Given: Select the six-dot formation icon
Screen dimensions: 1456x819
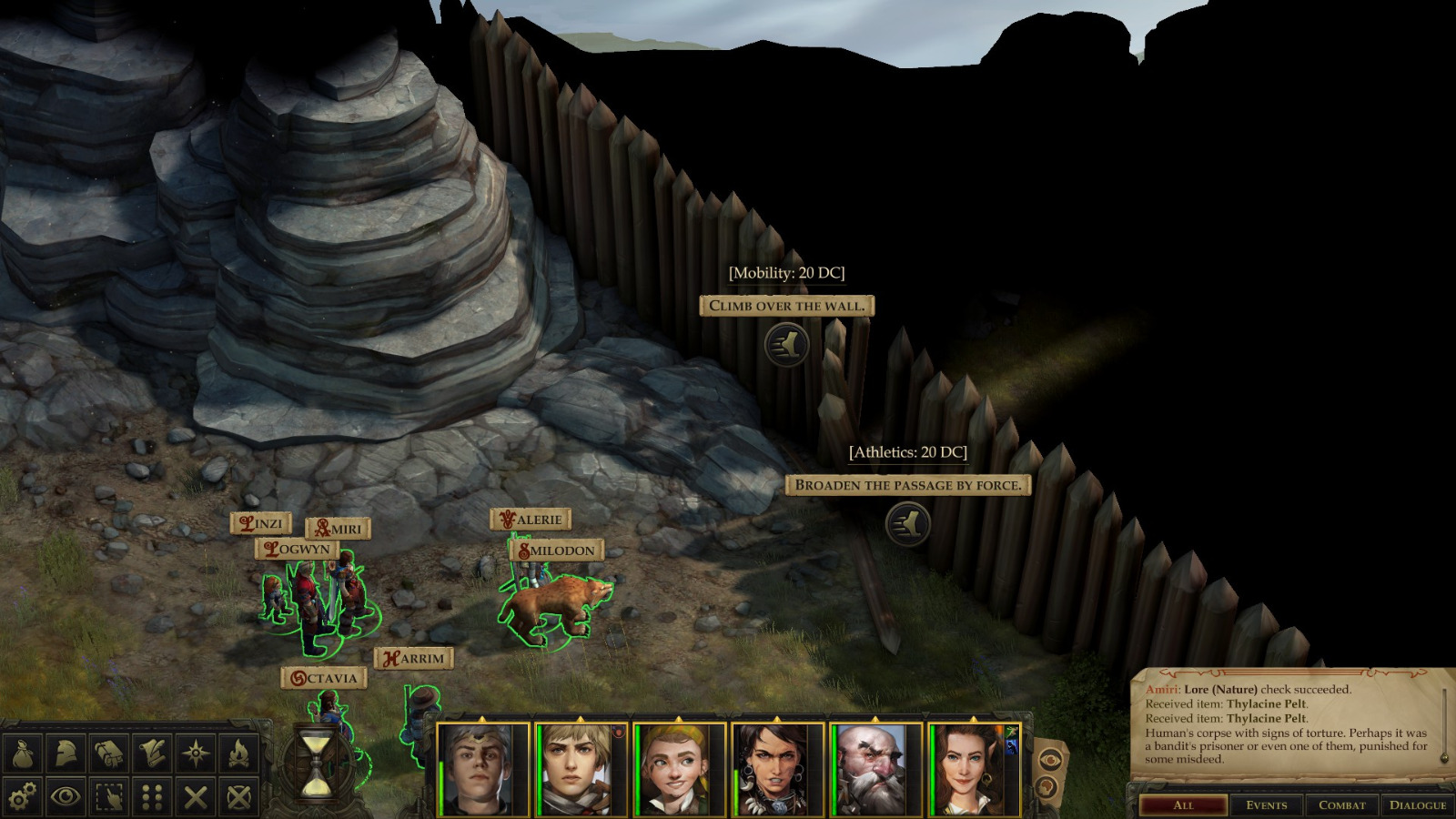Looking at the screenshot, I should tap(153, 795).
